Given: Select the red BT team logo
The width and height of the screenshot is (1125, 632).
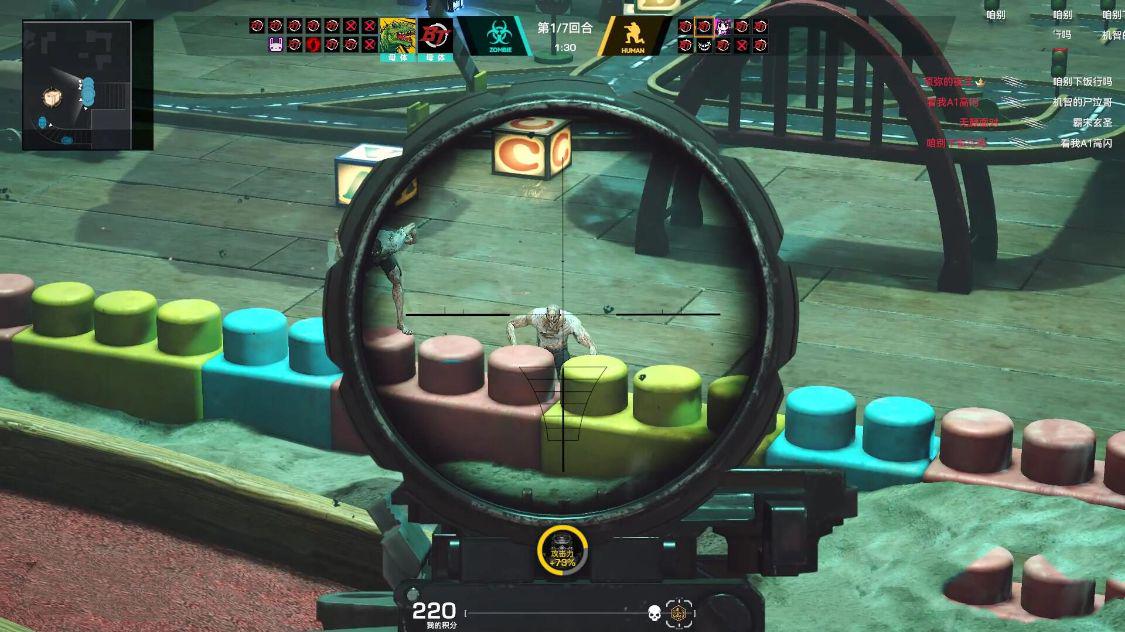Looking at the screenshot, I should click(435, 35).
